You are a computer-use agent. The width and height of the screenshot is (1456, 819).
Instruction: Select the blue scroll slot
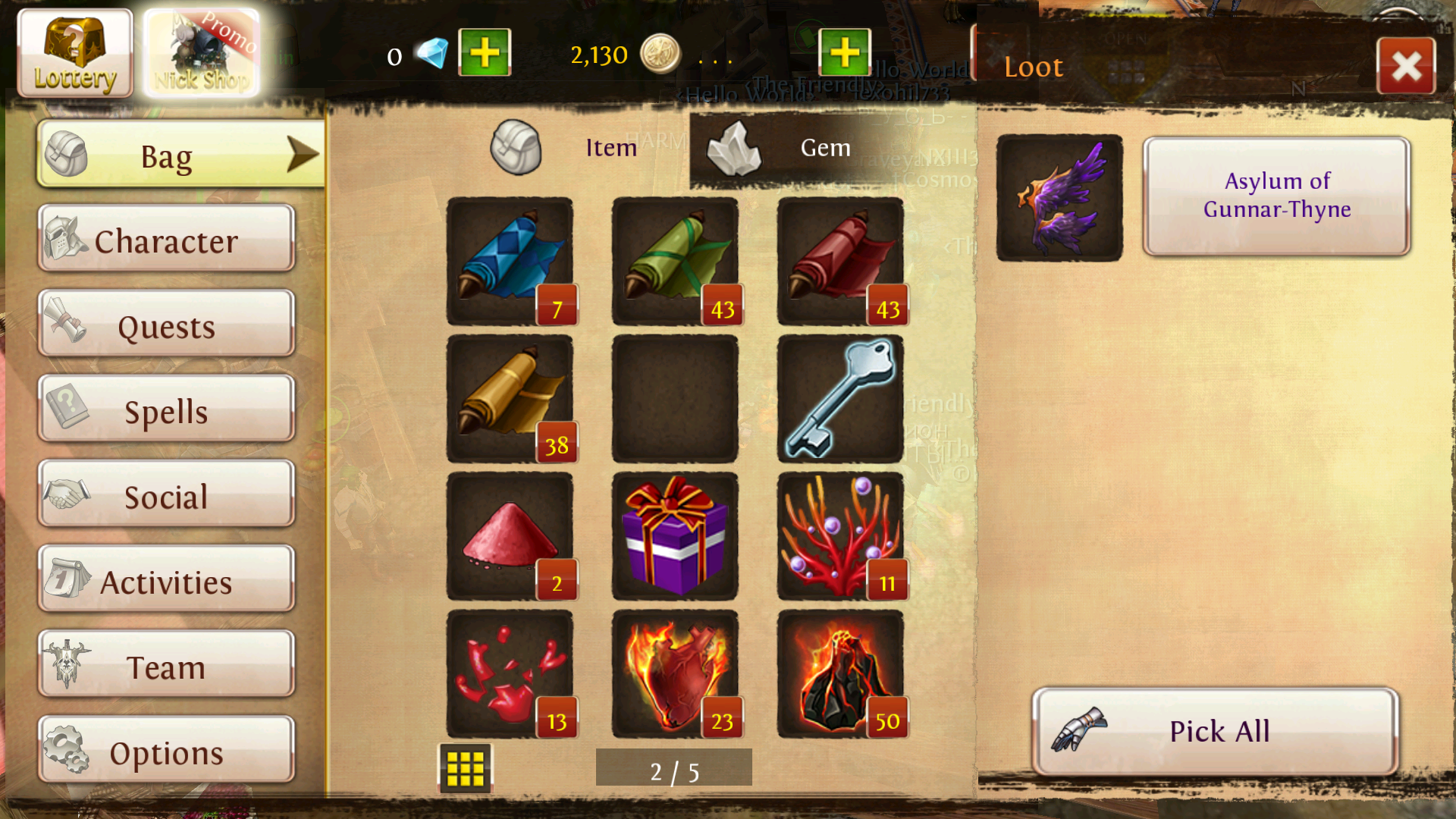tap(510, 261)
